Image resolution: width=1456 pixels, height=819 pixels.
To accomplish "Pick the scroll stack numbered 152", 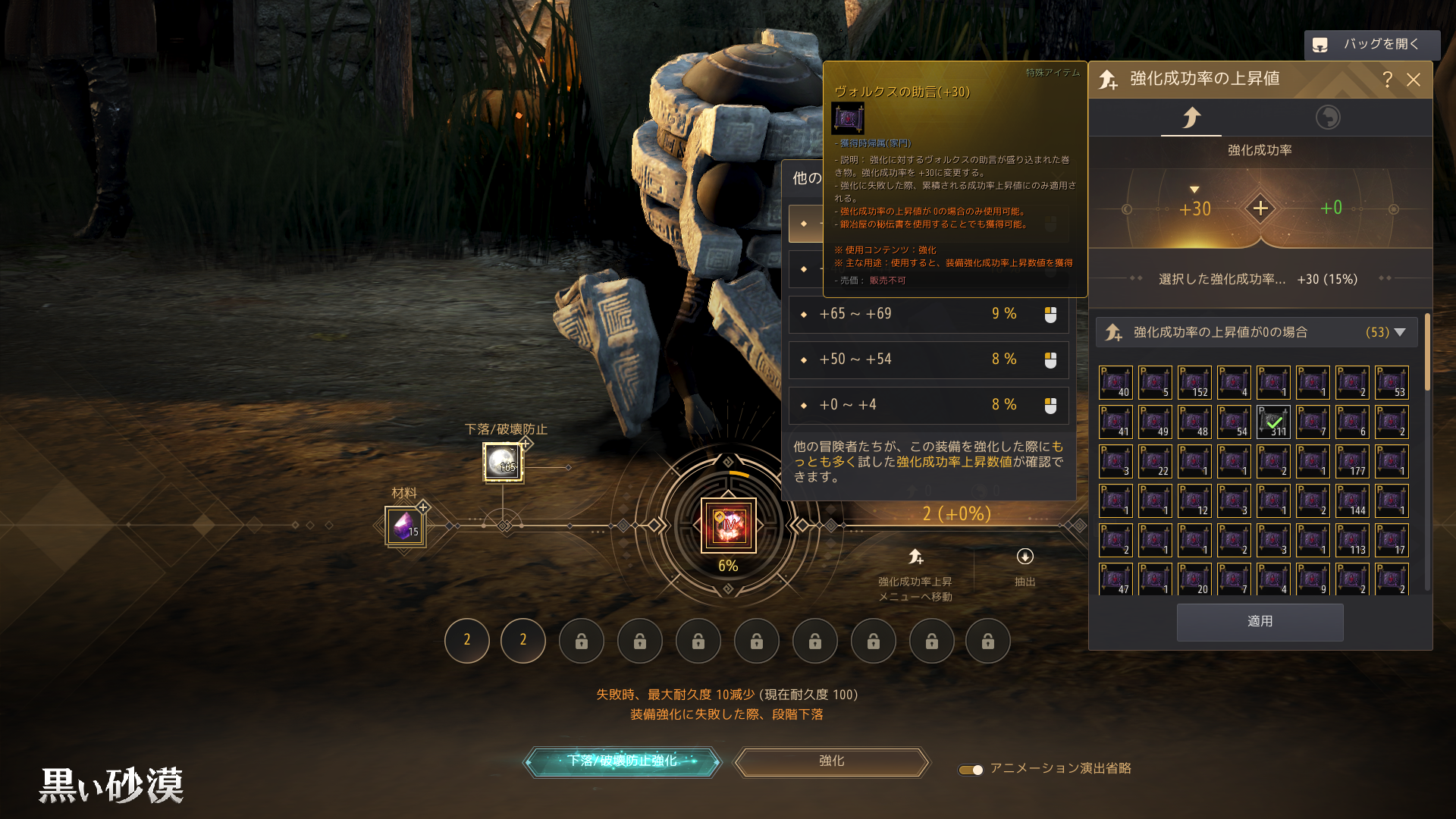I will (x=1194, y=382).
